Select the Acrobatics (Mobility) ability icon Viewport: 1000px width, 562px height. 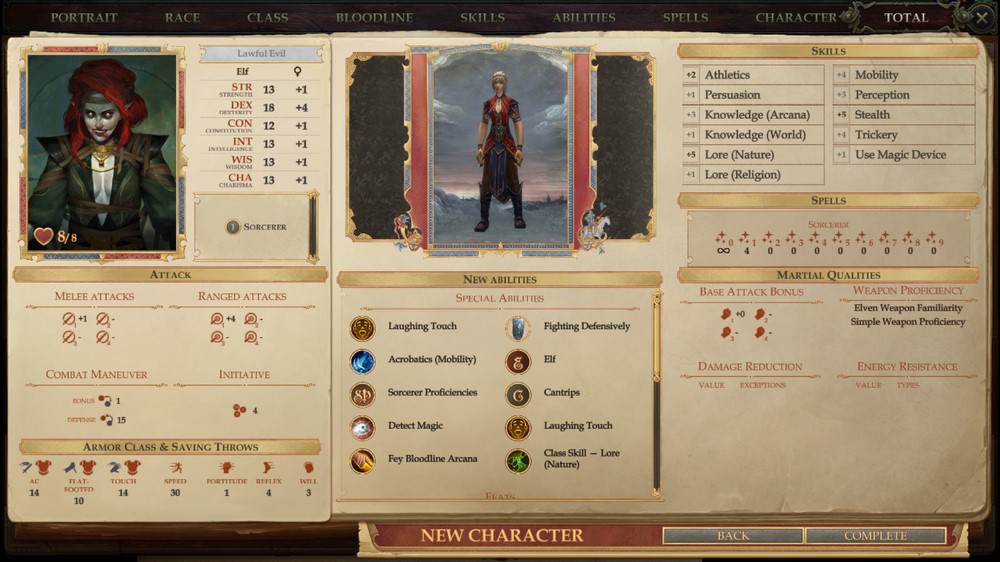(x=363, y=360)
